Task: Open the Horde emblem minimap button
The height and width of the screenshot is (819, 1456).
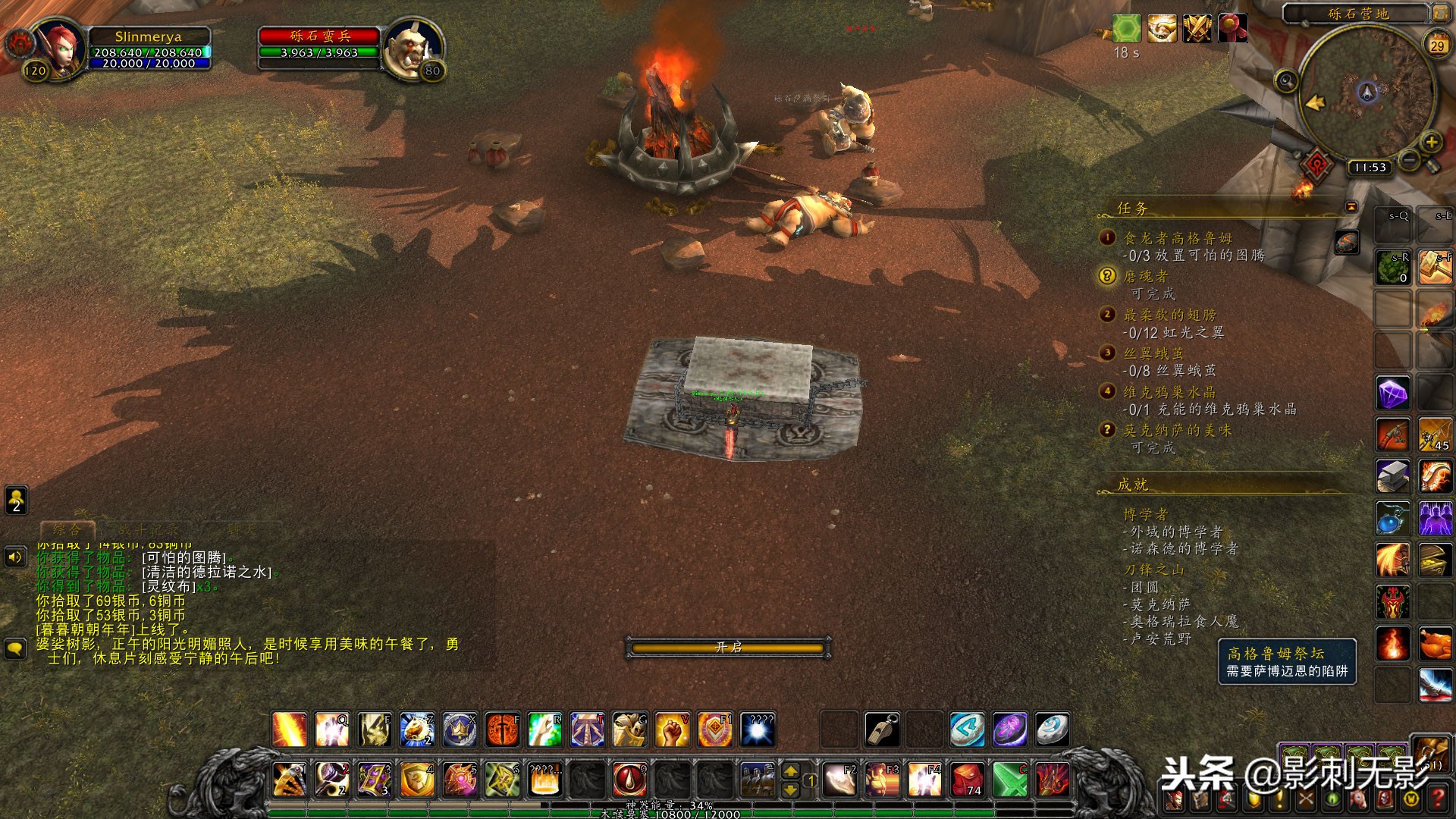Action: pyautogui.click(x=1317, y=164)
